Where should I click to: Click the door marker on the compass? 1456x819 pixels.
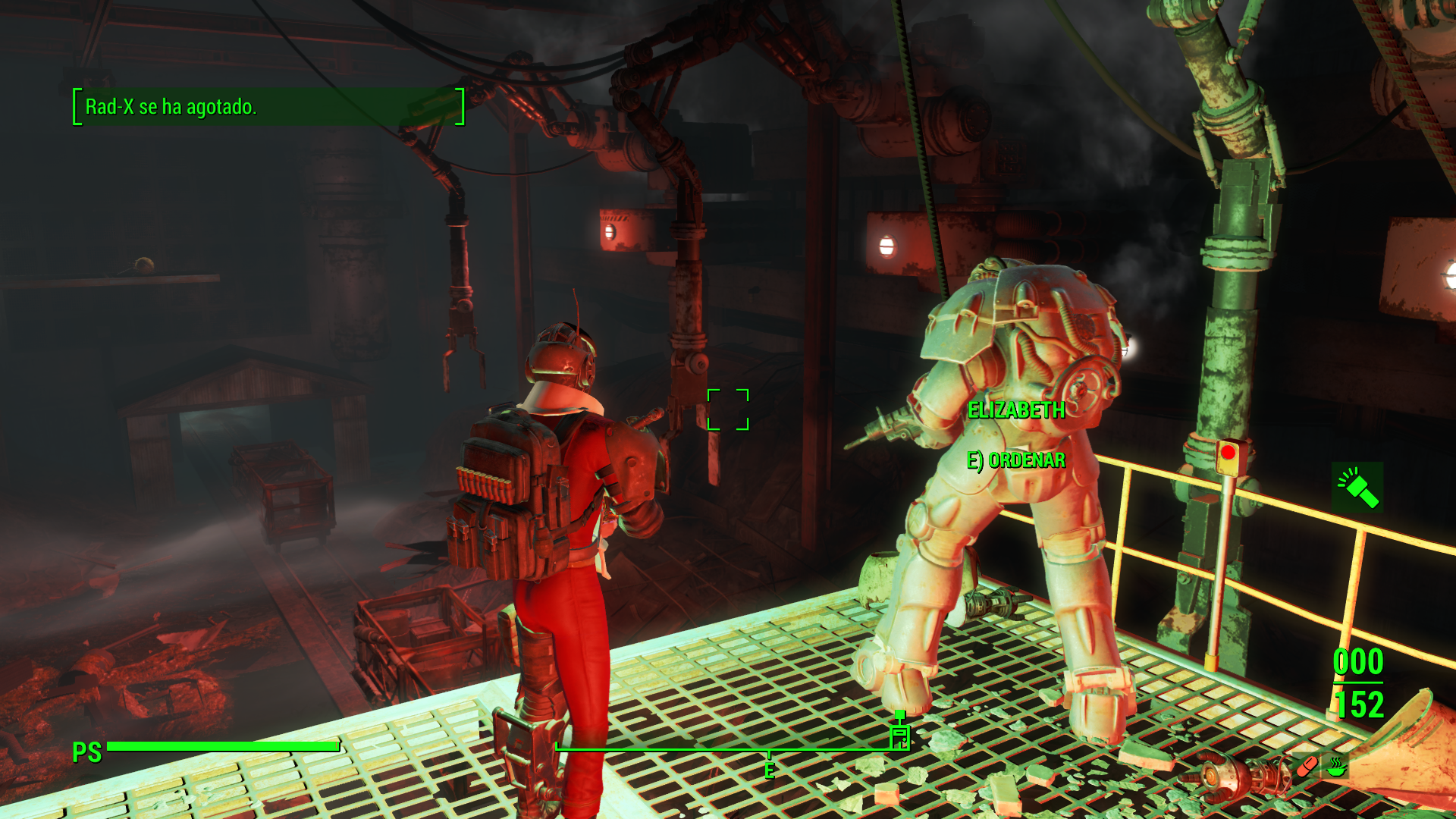[899, 735]
